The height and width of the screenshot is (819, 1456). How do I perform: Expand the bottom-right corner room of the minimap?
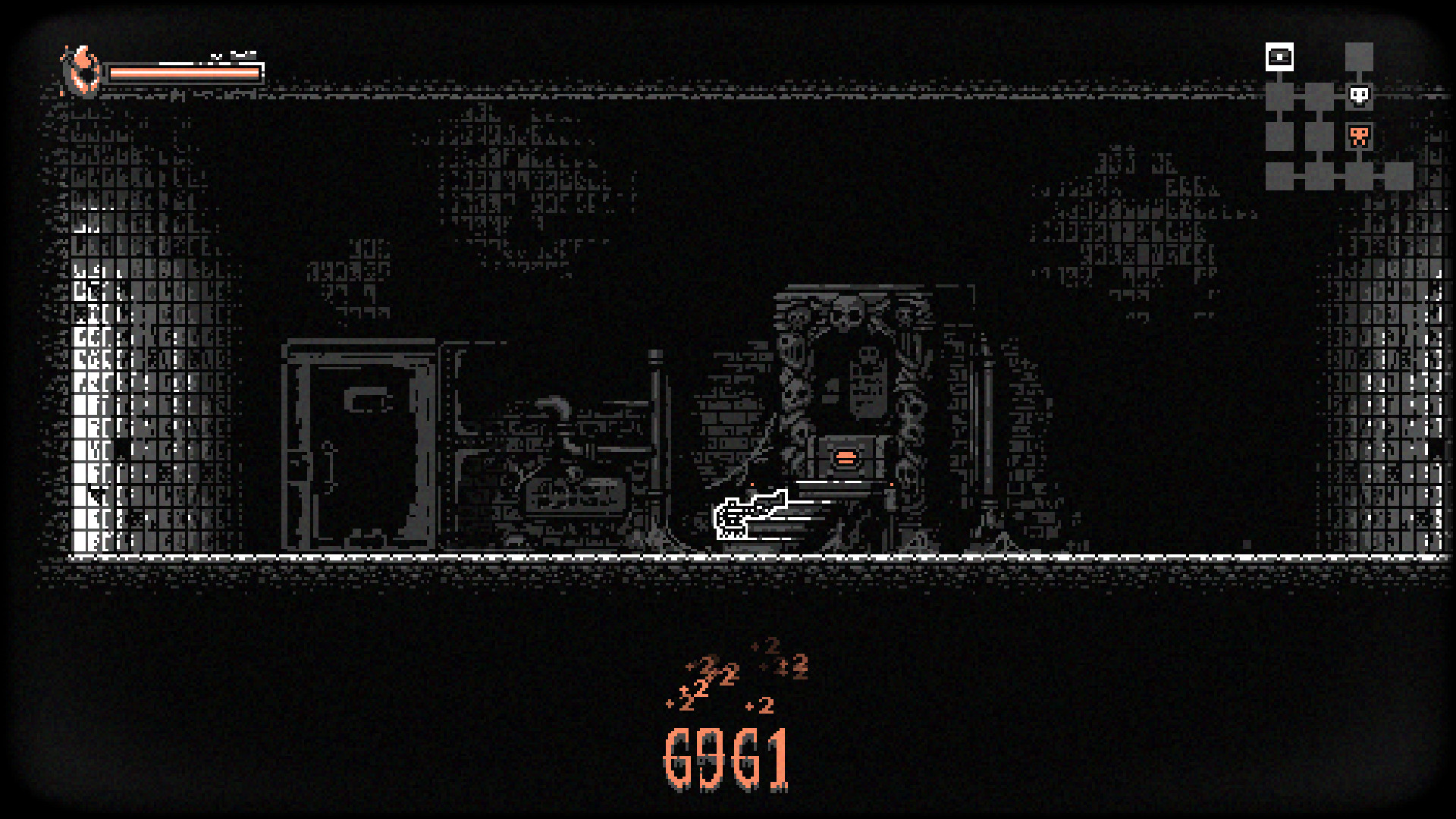click(x=1398, y=177)
